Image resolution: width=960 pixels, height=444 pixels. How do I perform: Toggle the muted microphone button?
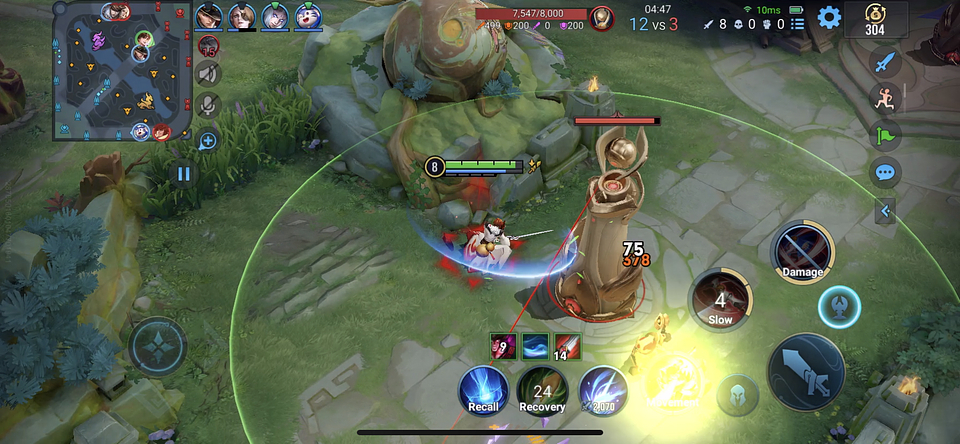point(208,104)
